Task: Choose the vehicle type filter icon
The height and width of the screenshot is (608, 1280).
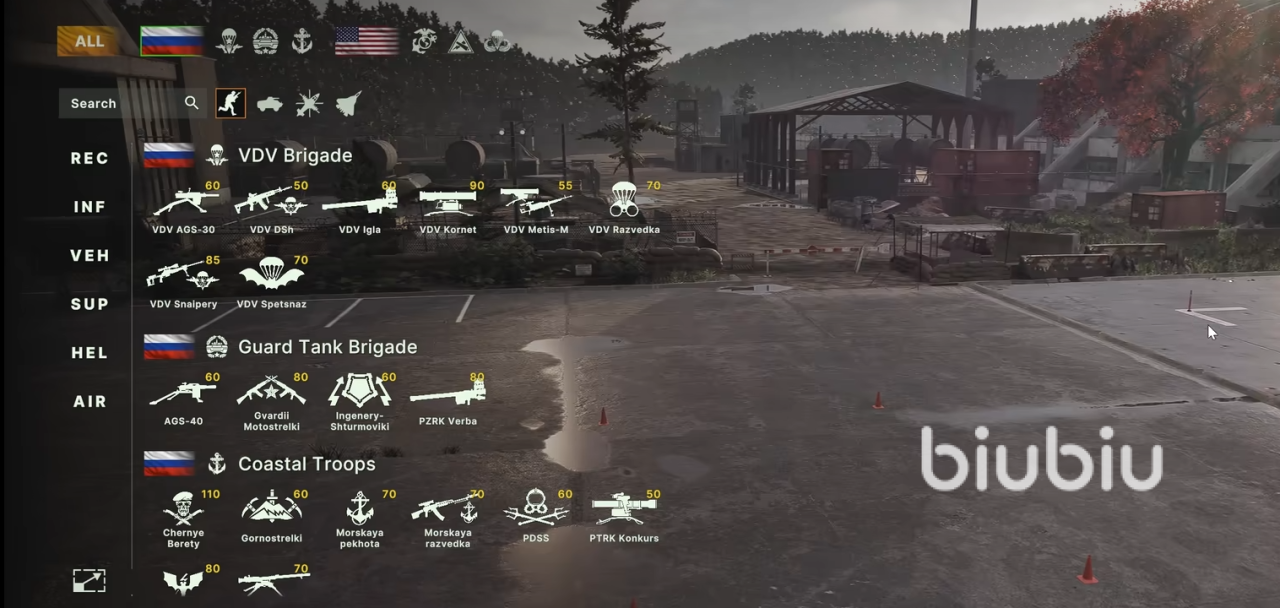Action: 270,103
